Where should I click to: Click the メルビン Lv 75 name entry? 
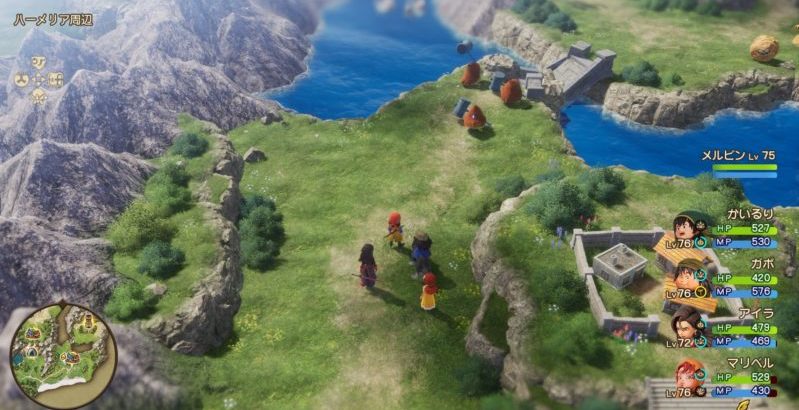pos(737,156)
